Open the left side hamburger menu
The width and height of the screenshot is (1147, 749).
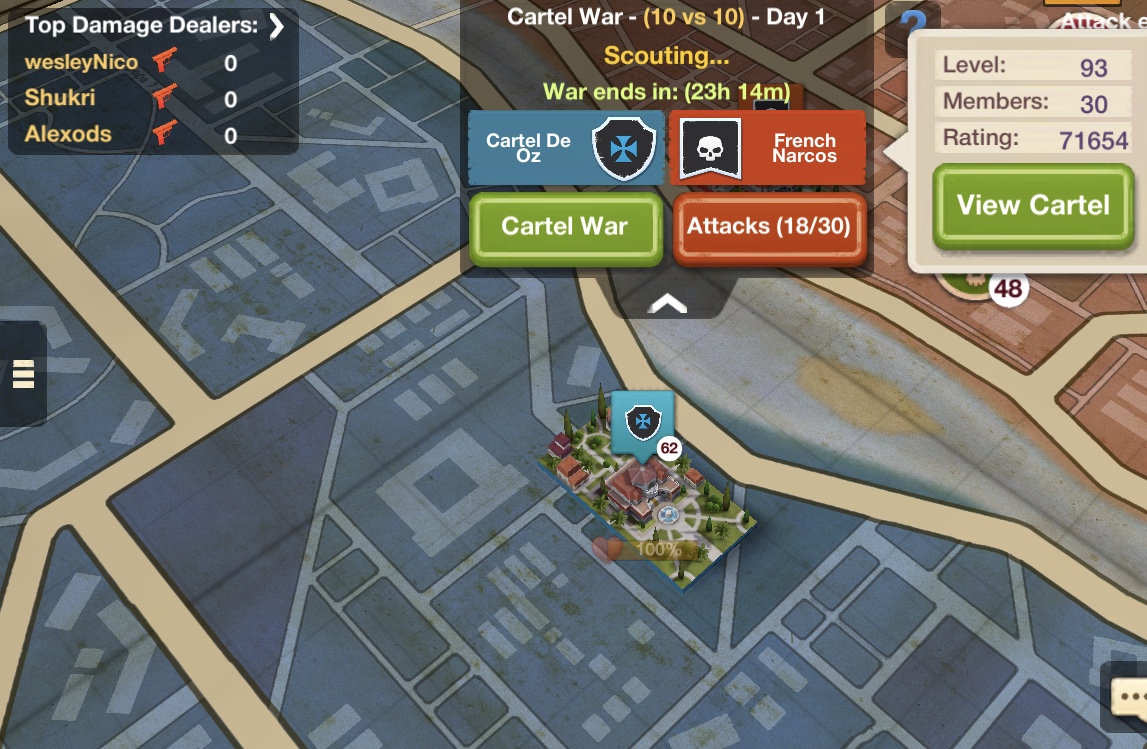pos(22,372)
